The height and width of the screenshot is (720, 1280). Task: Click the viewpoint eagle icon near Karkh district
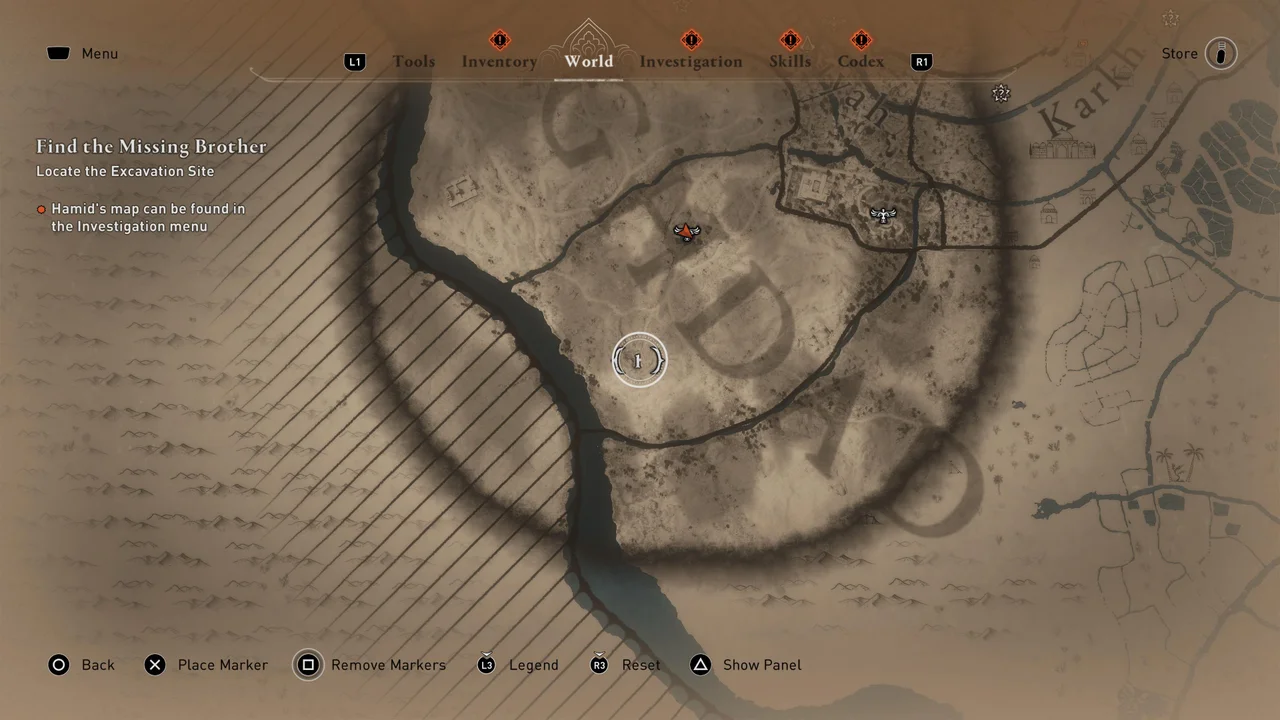(x=884, y=214)
